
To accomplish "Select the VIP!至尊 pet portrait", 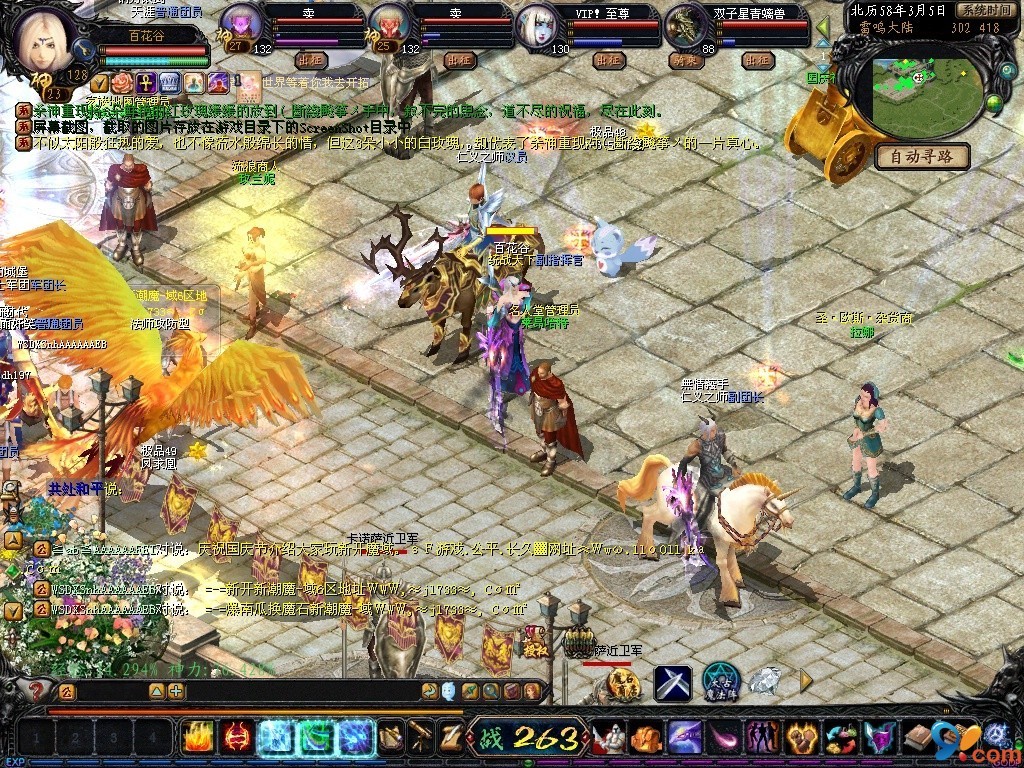I will 537,26.
